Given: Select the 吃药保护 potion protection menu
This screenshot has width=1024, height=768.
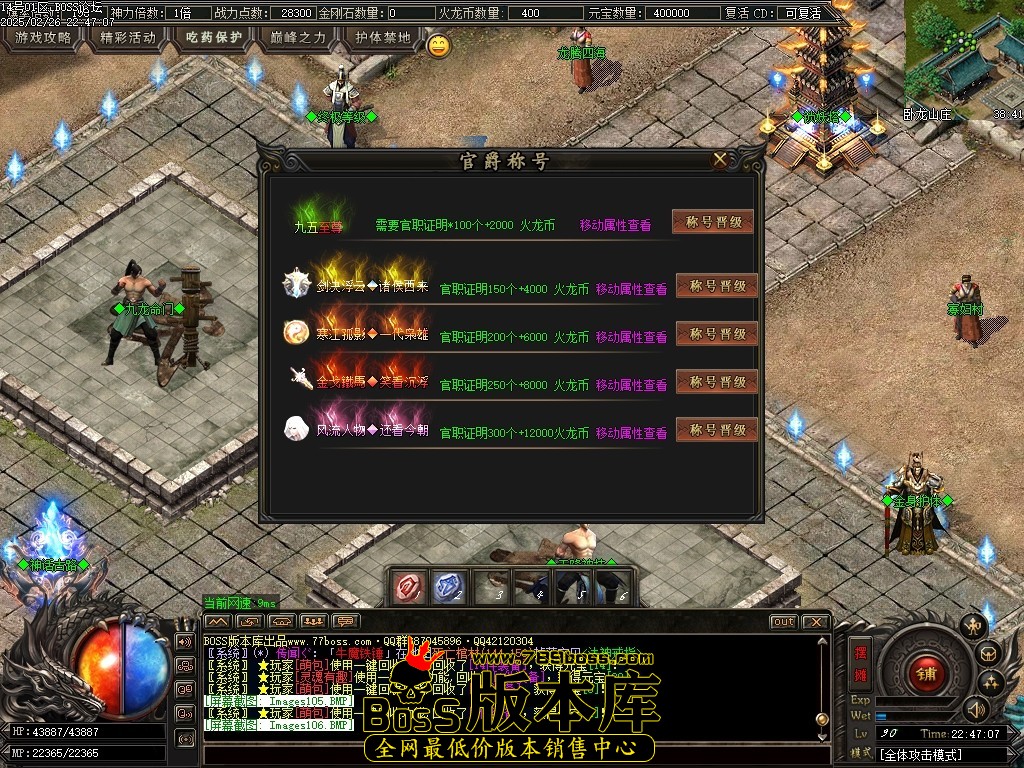Looking at the screenshot, I should pos(214,38).
